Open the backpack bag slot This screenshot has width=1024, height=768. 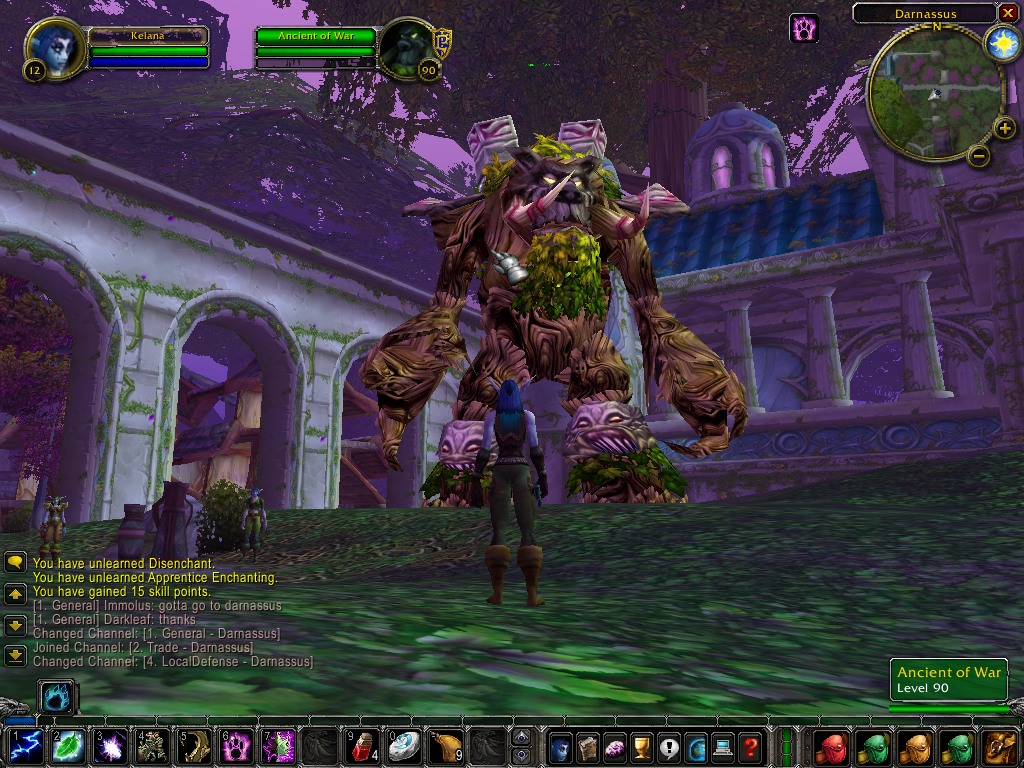click(1001, 746)
